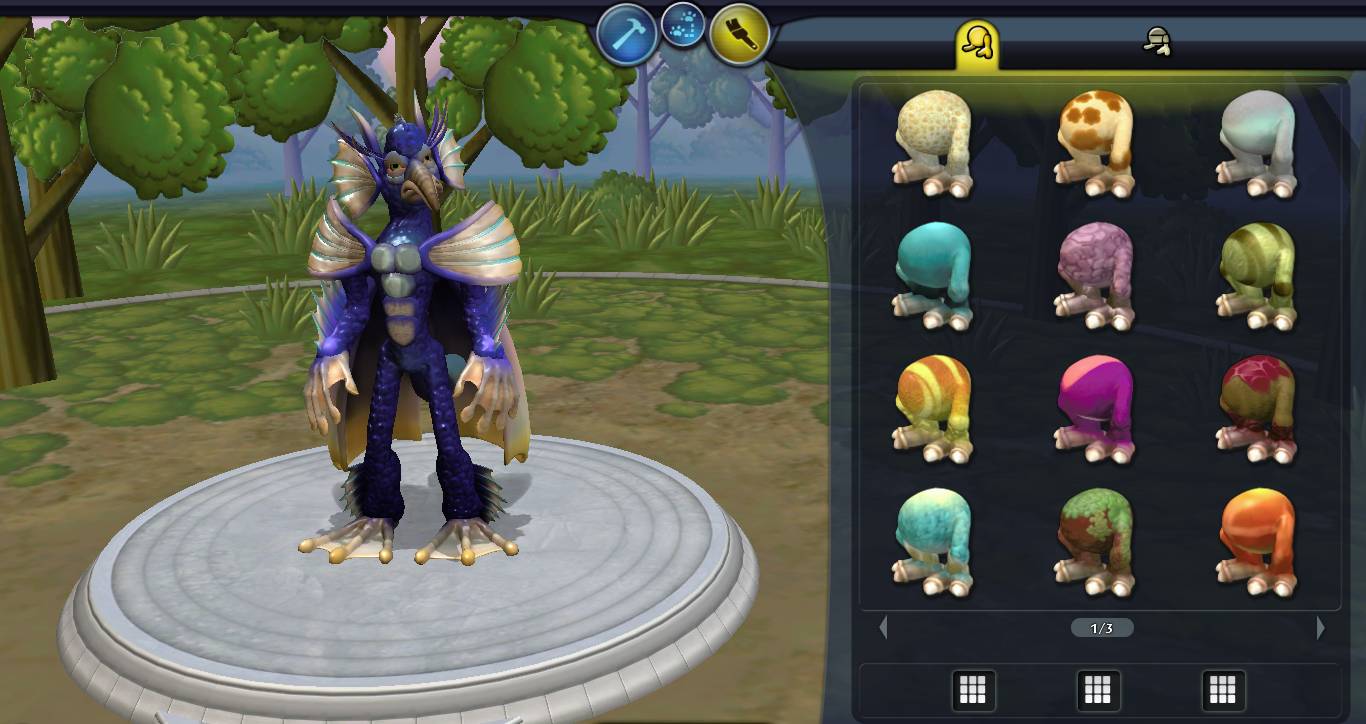Select the mauve scaly skin pattern

point(1096,276)
